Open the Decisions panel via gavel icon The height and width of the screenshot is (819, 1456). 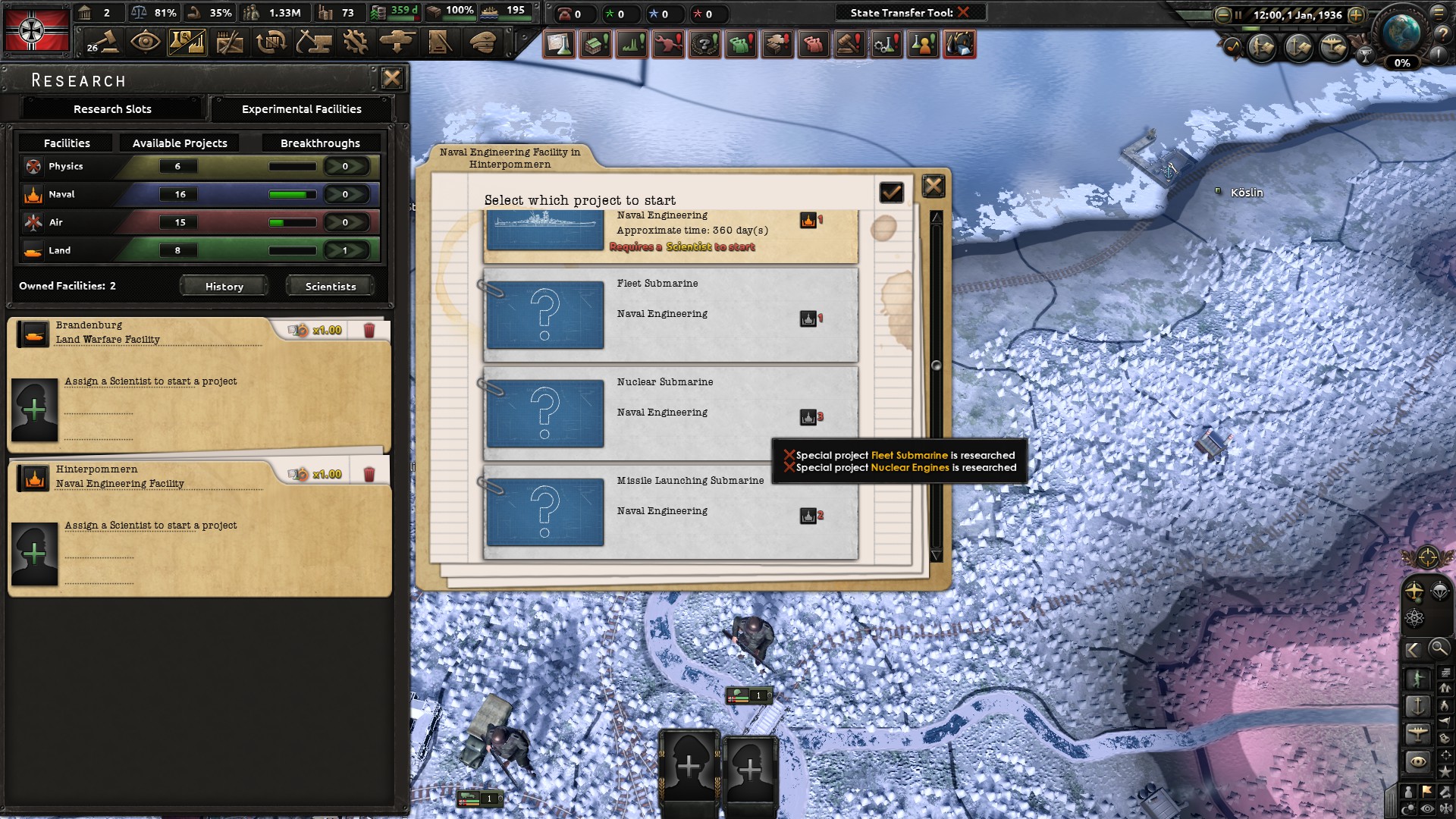click(103, 43)
